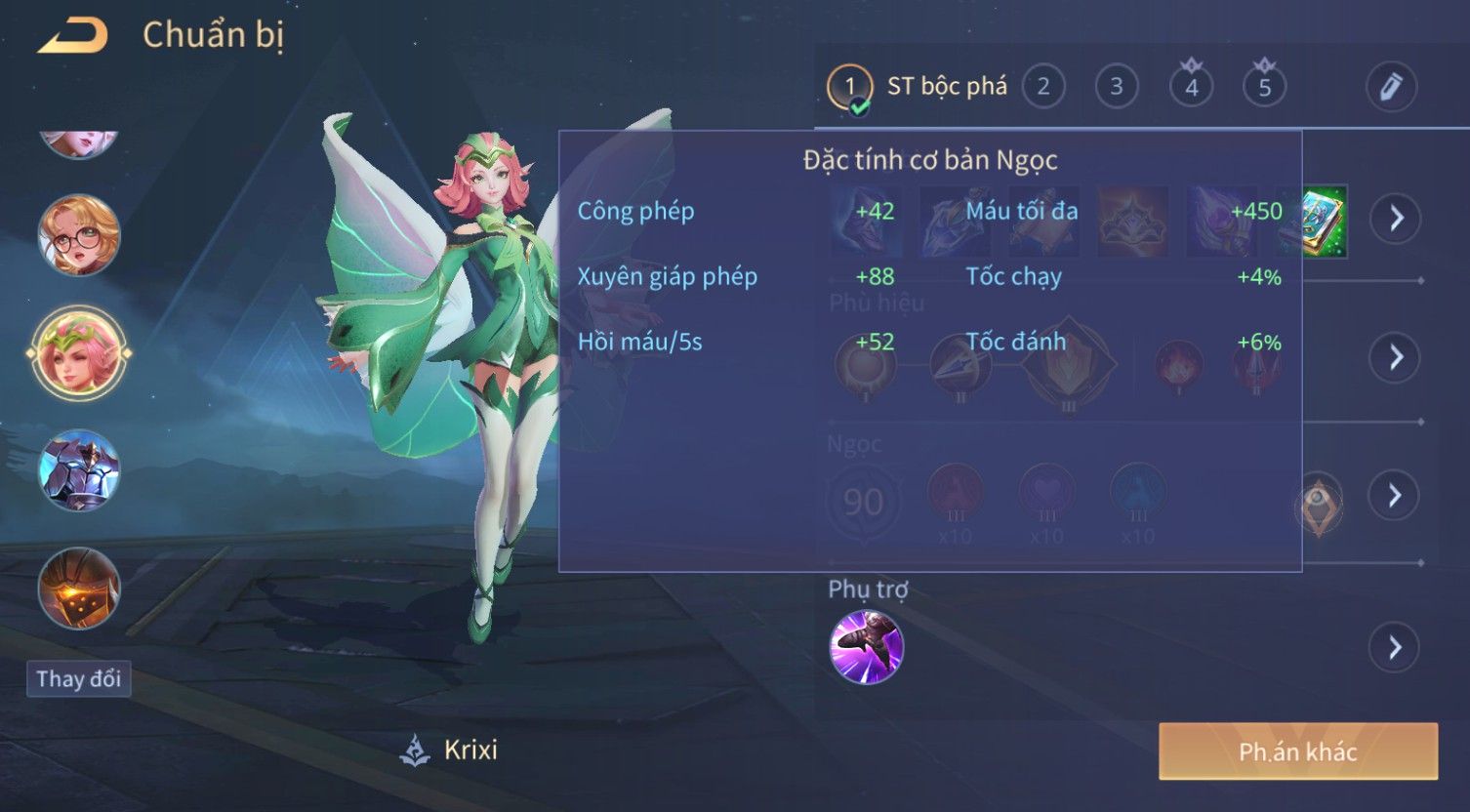Go back using the return arrow
Image resolution: width=1470 pixels, height=812 pixels.
[72, 36]
